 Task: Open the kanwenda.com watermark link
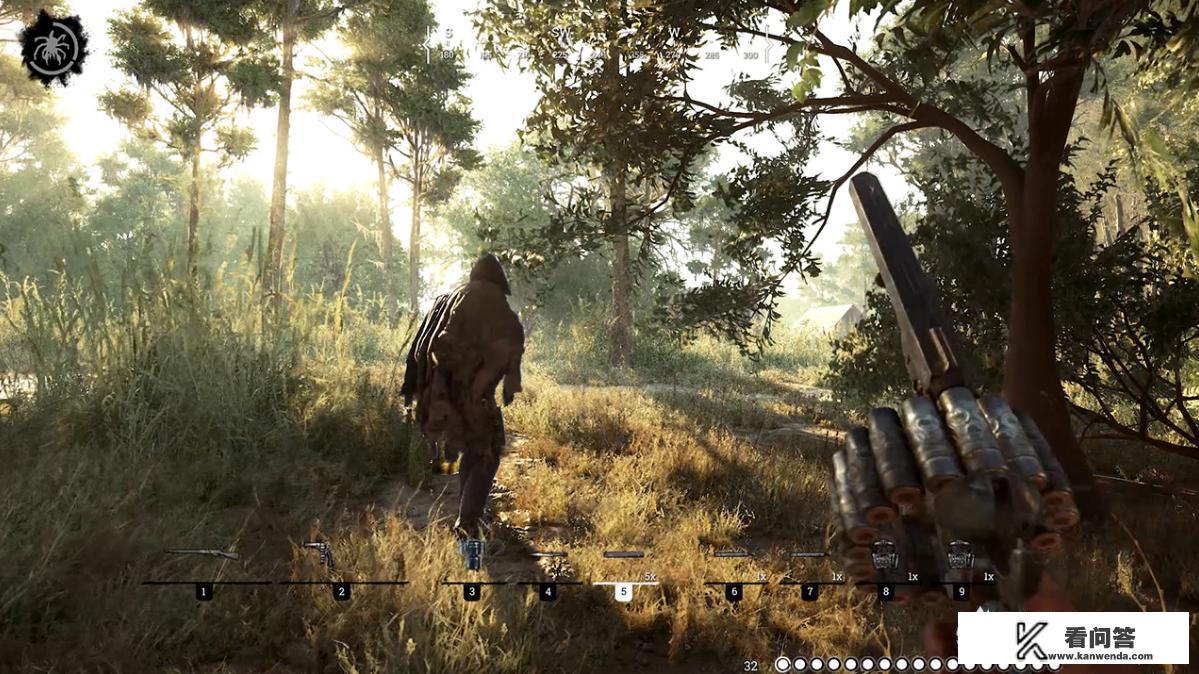tap(1073, 639)
